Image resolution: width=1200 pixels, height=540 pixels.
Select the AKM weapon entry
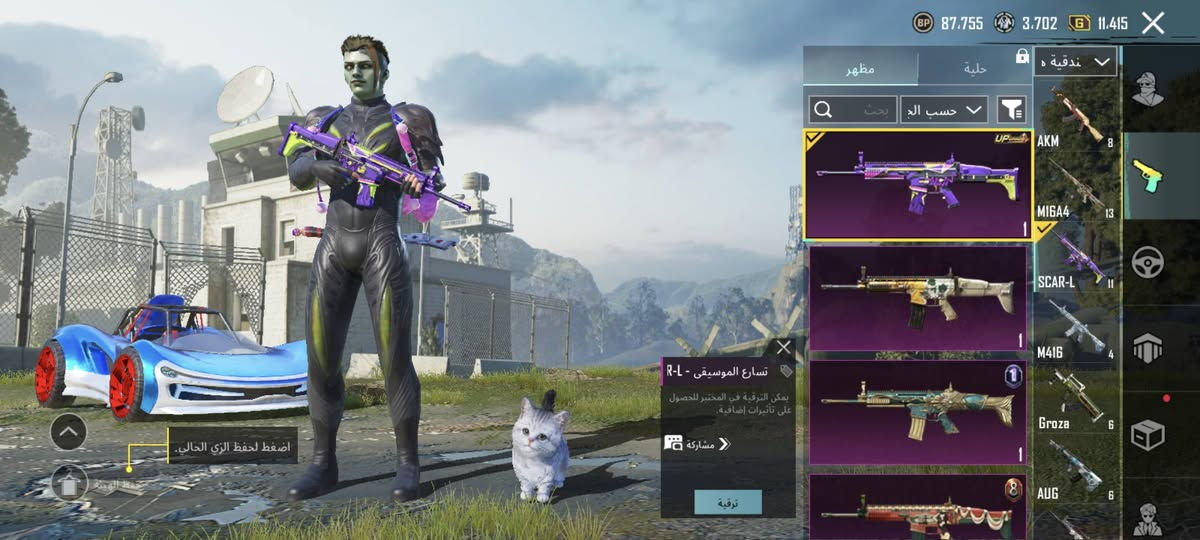tap(1076, 120)
